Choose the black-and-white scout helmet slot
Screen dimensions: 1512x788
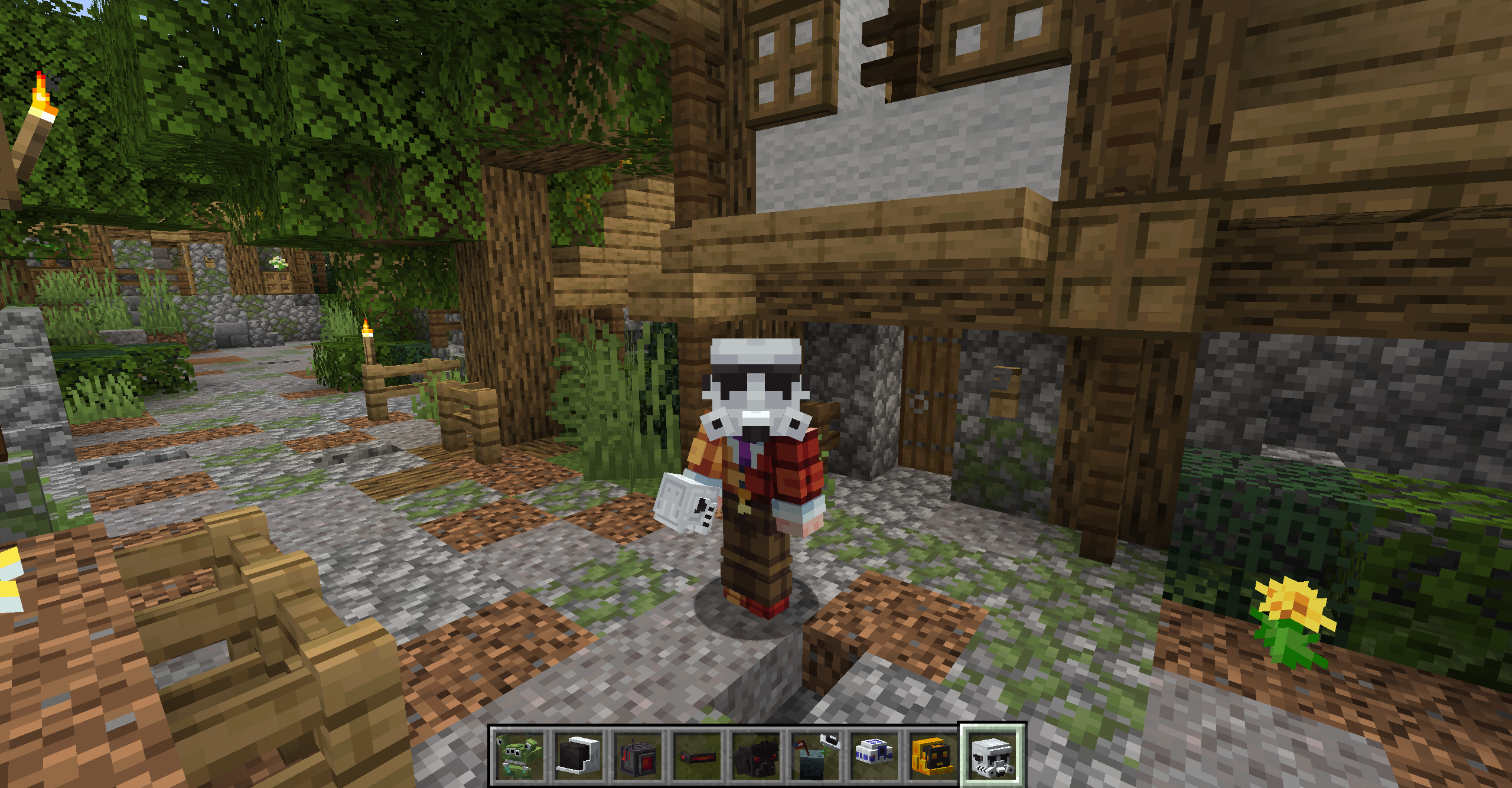click(578, 756)
